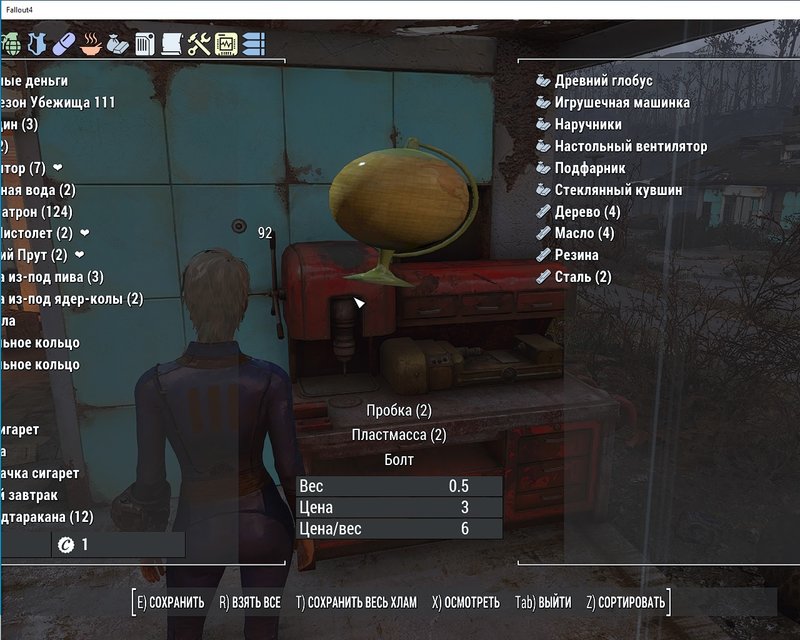Viewport: 800px width, 640px height.
Task: Select the Сталь (2) row
Action: click(583, 277)
